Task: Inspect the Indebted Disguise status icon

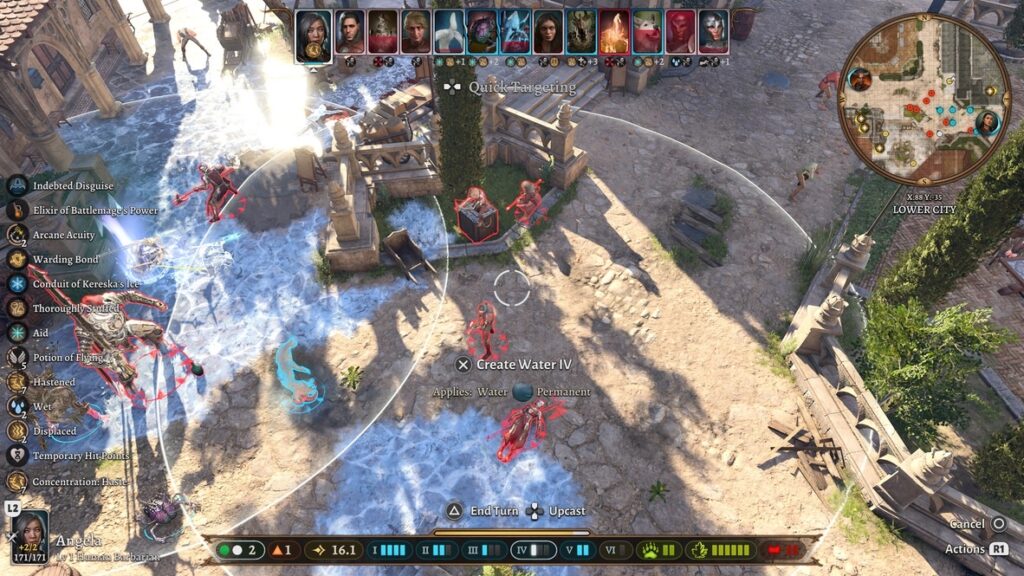Action: (x=17, y=186)
